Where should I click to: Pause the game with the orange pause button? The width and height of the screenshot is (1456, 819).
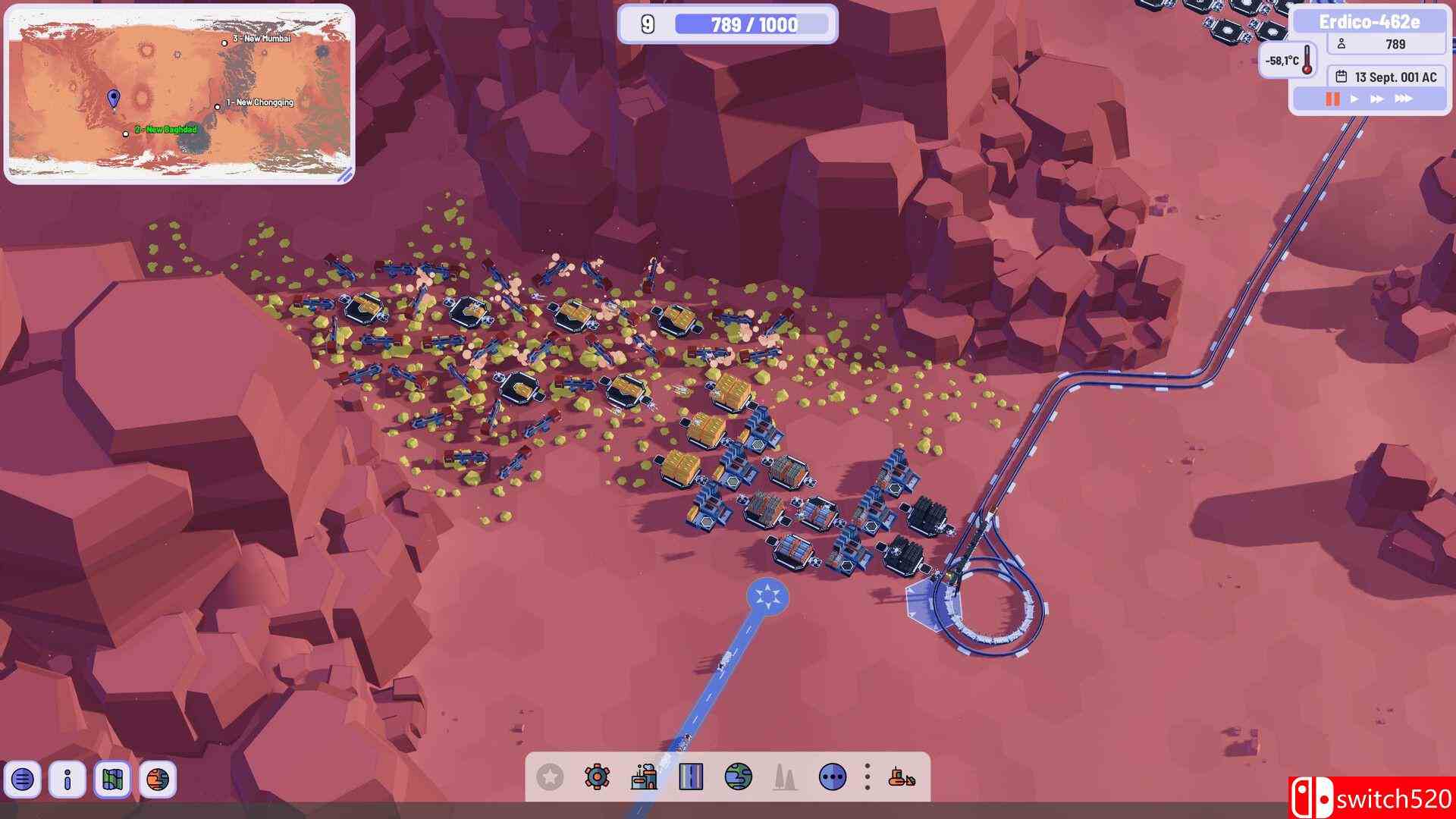pos(1332,99)
